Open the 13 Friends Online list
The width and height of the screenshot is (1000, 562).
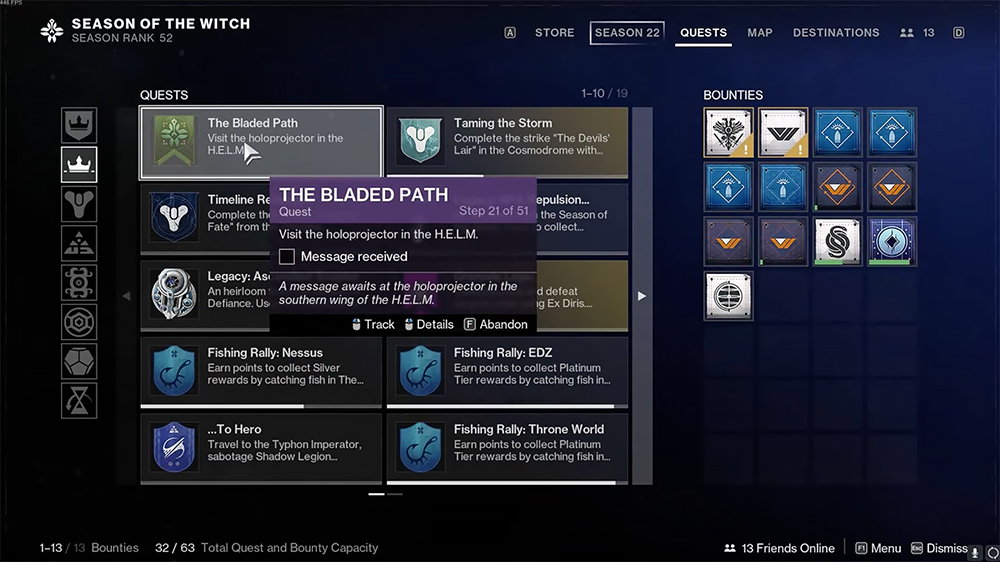click(780, 548)
